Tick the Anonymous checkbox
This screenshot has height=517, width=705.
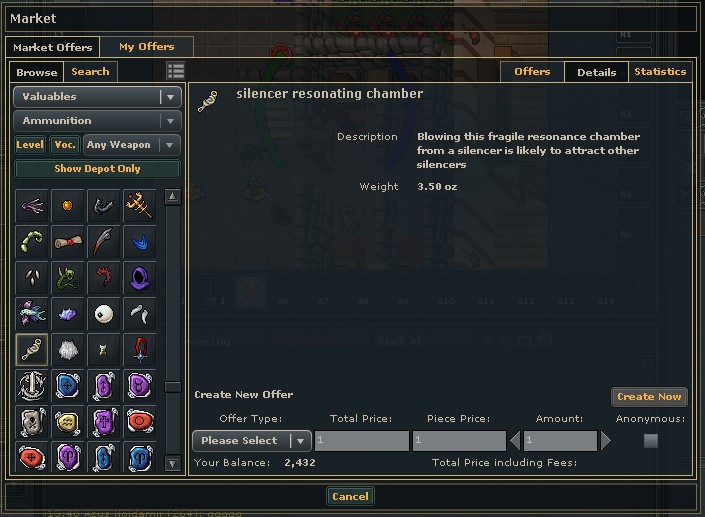[651, 441]
